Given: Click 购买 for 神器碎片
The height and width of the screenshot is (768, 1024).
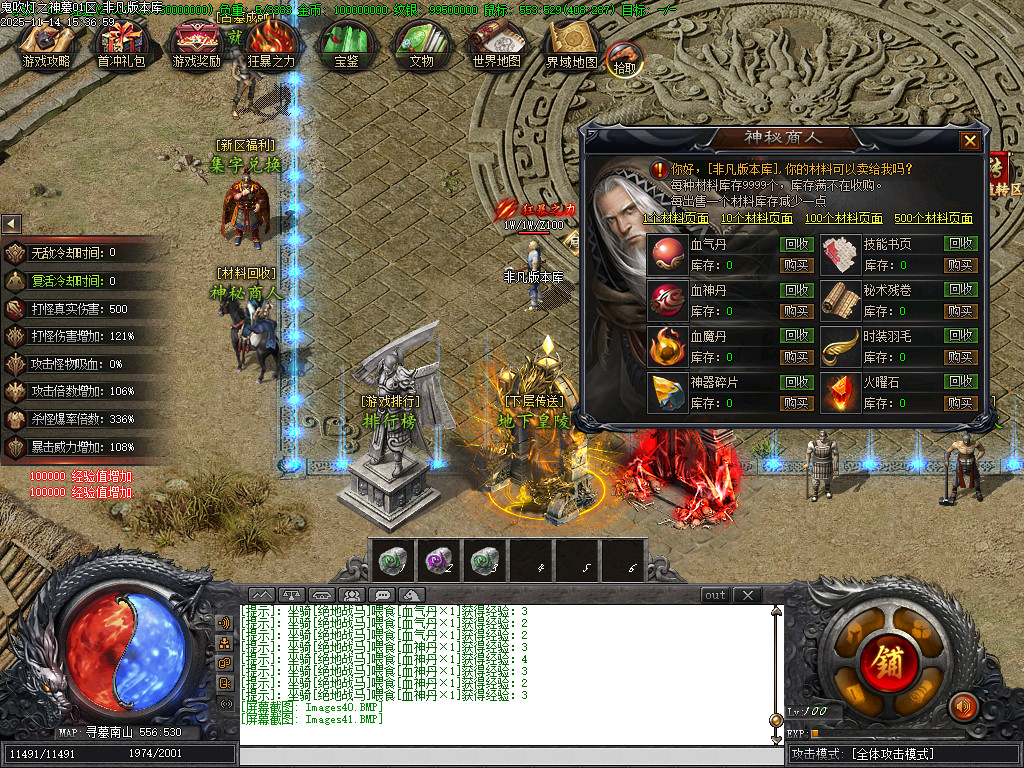Looking at the screenshot, I should pyautogui.click(x=796, y=403).
